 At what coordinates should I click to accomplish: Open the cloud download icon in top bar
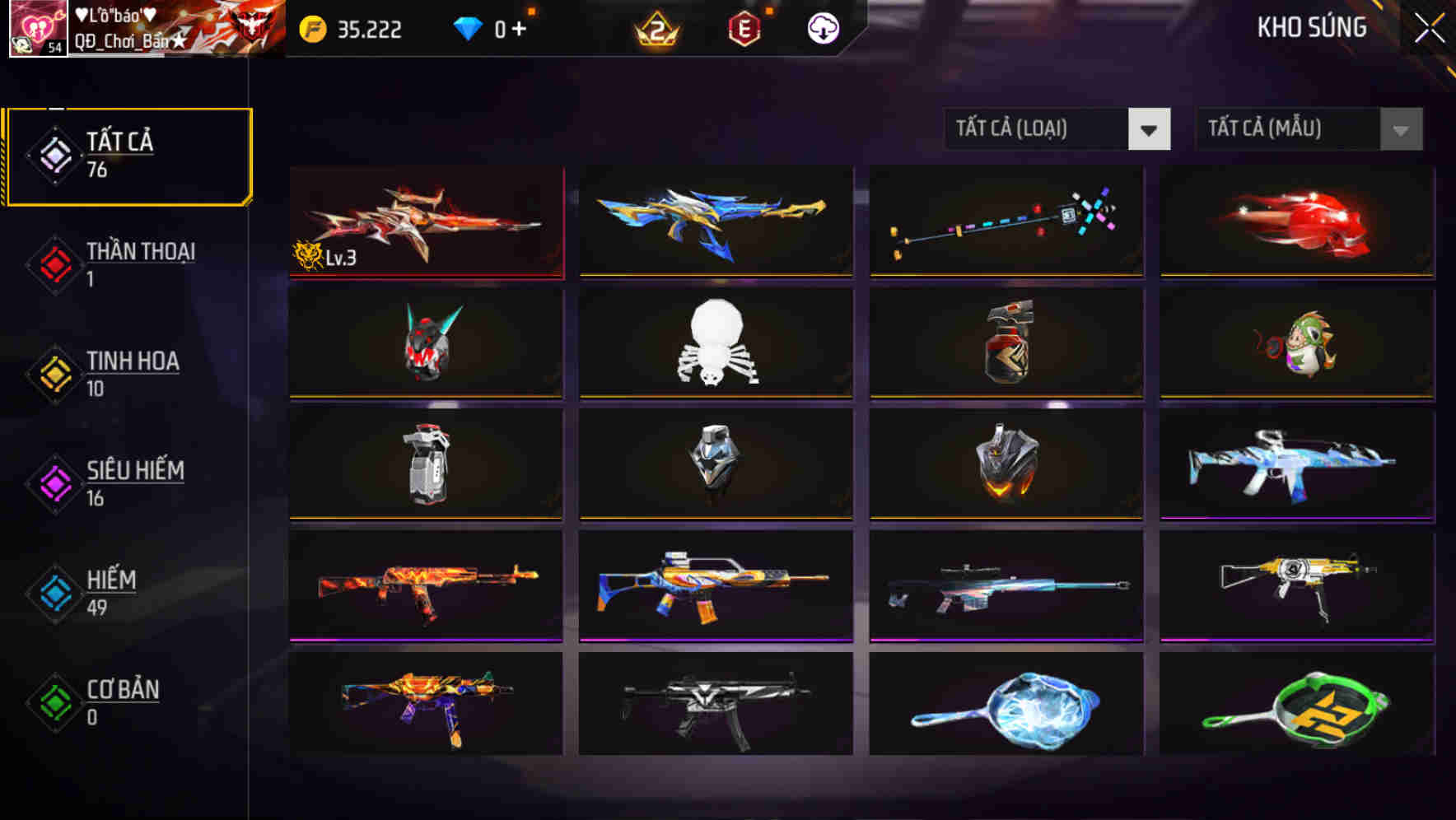pyautogui.click(x=824, y=29)
